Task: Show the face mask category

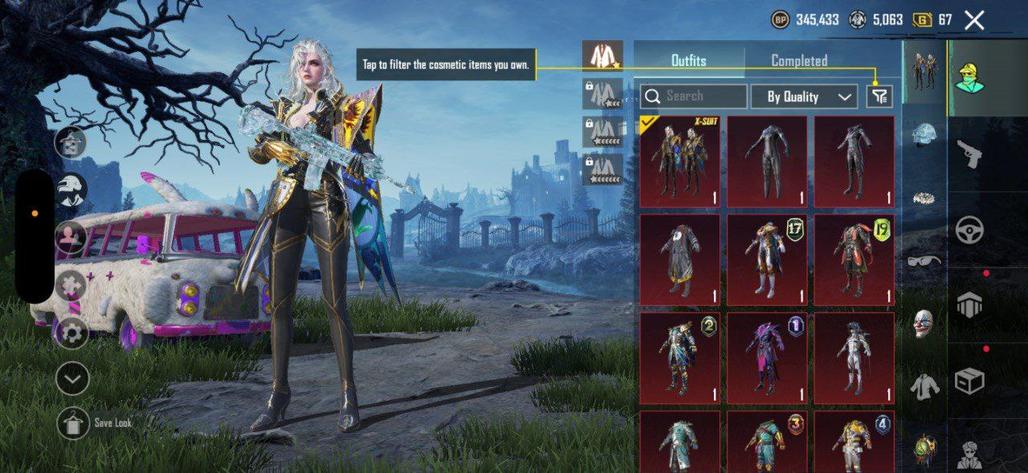Action: (924, 323)
